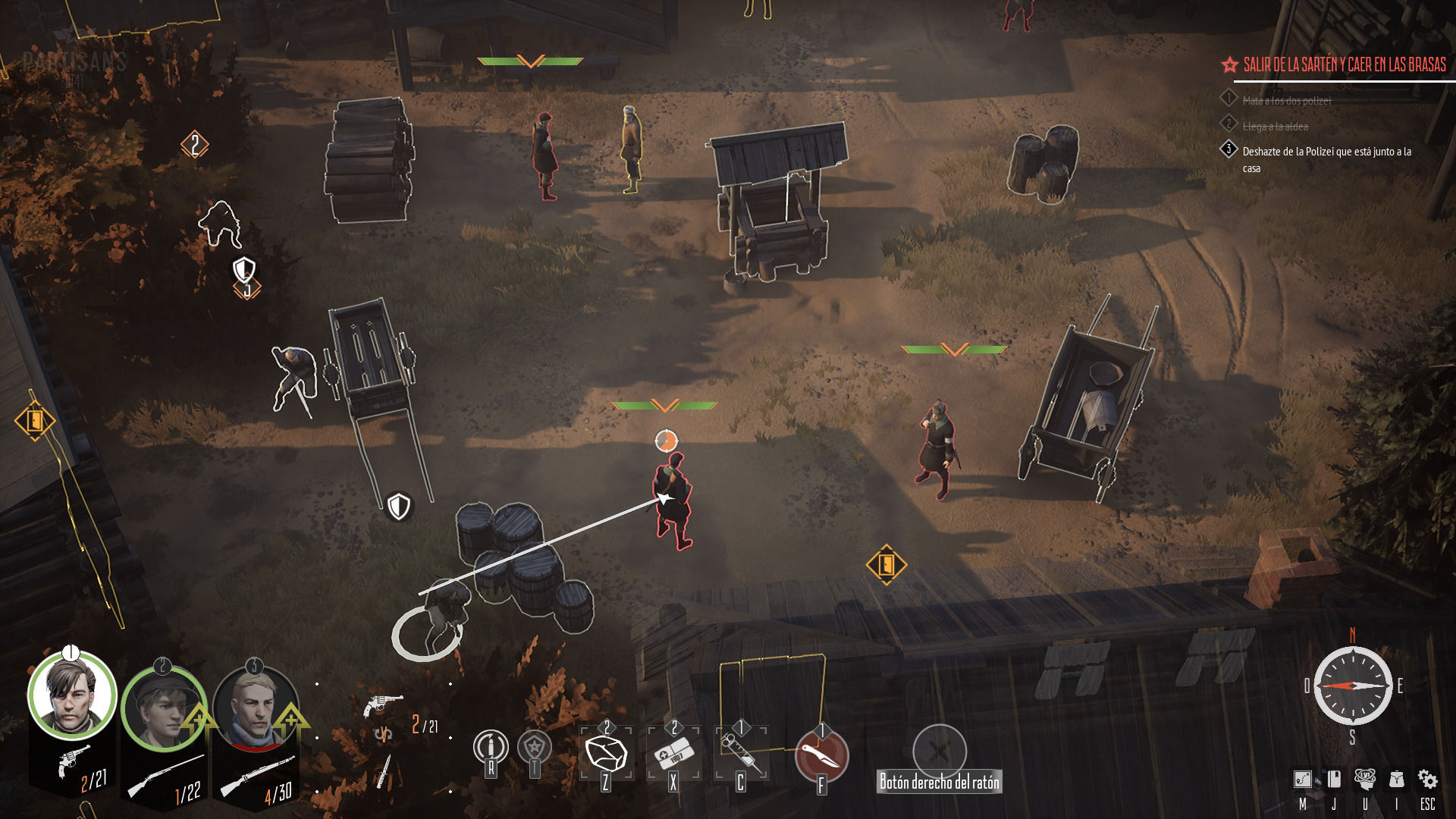
Task: Open the settings gear menu
Action: pyautogui.click(x=1427, y=780)
